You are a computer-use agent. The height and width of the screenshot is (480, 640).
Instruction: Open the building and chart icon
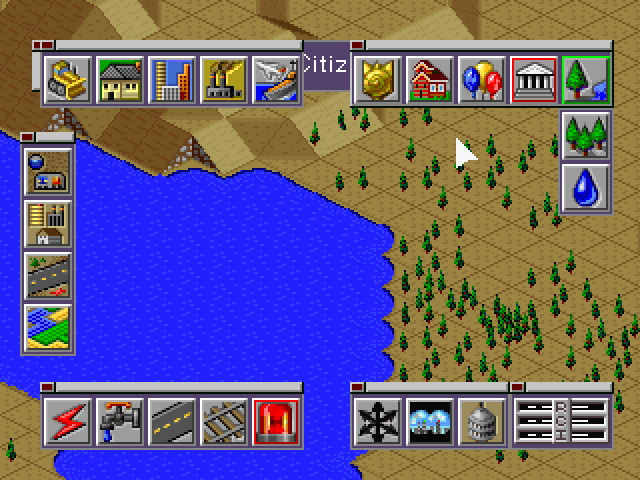point(48,225)
